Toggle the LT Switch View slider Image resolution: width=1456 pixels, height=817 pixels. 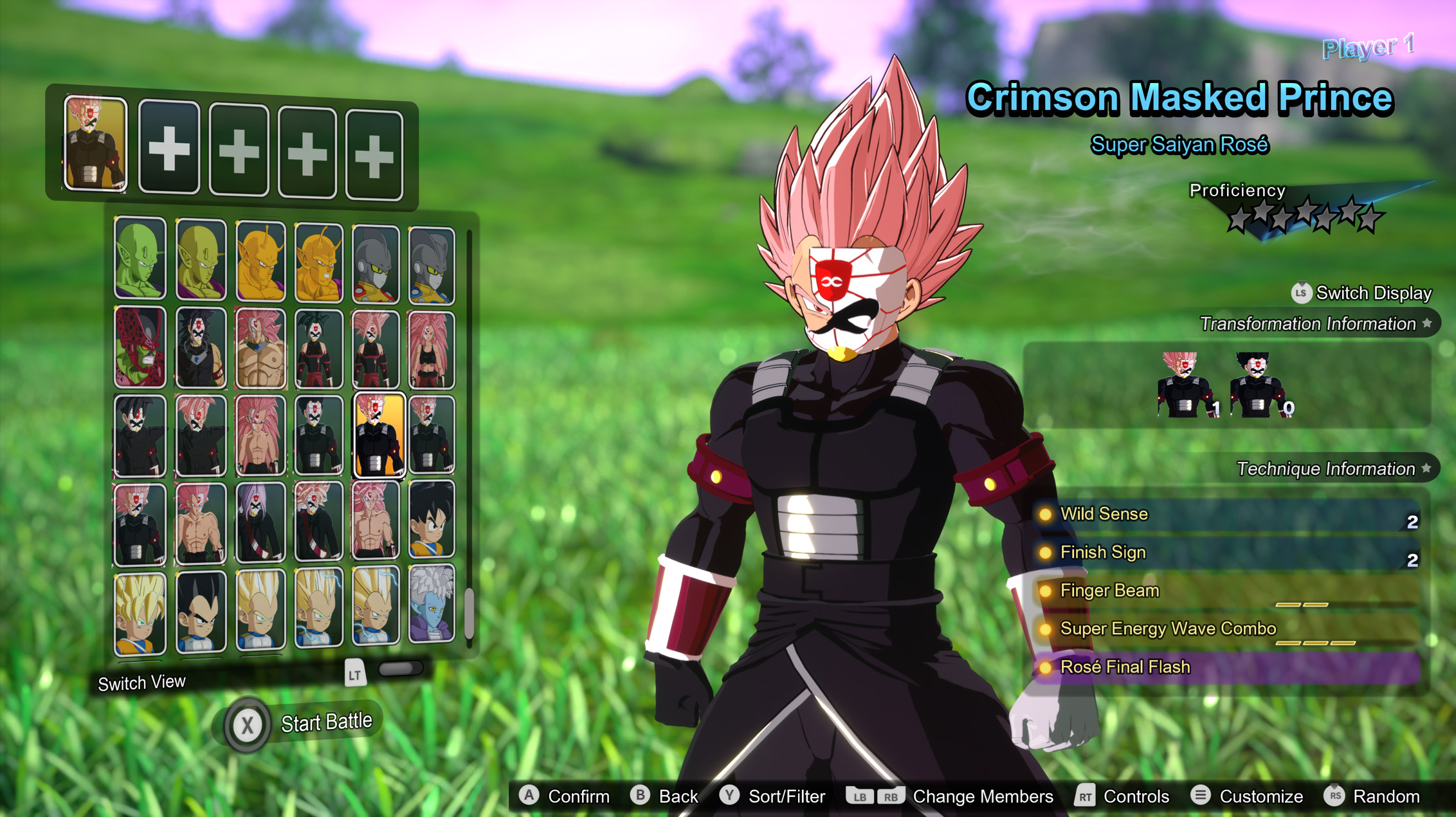[x=401, y=669]
